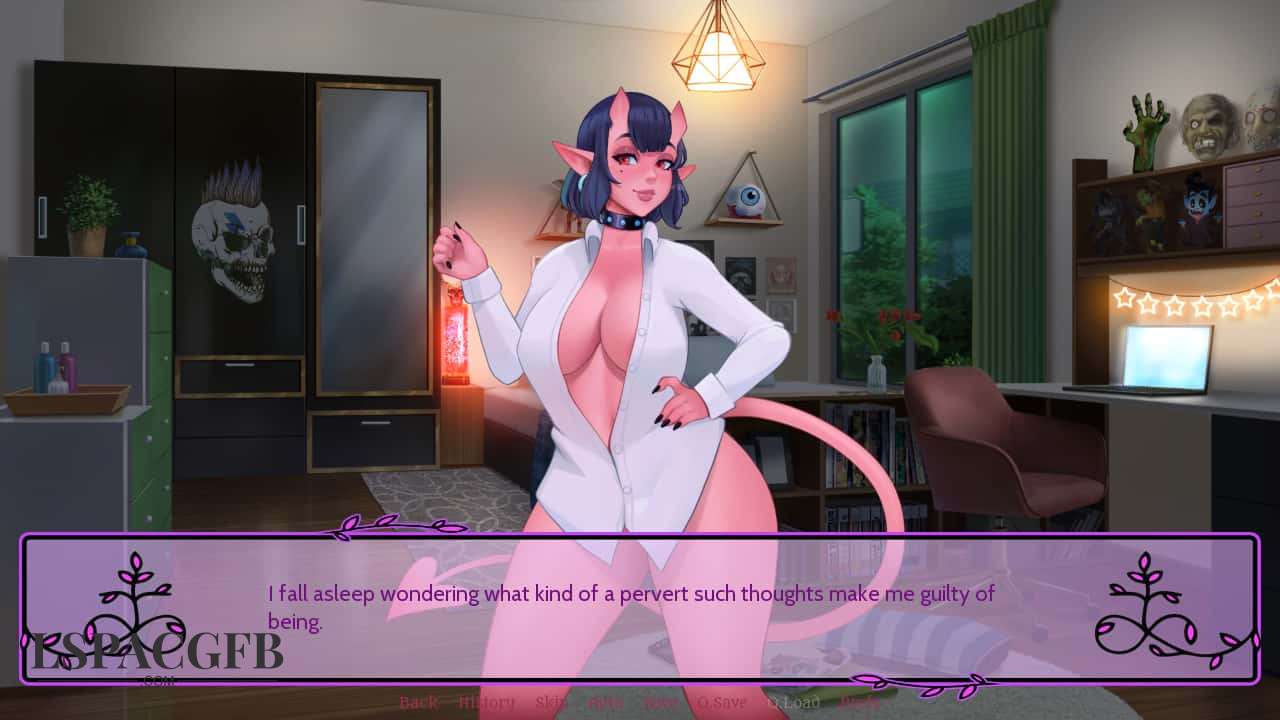
Task: Open the Save screen
Action: [x=661, y=703]
